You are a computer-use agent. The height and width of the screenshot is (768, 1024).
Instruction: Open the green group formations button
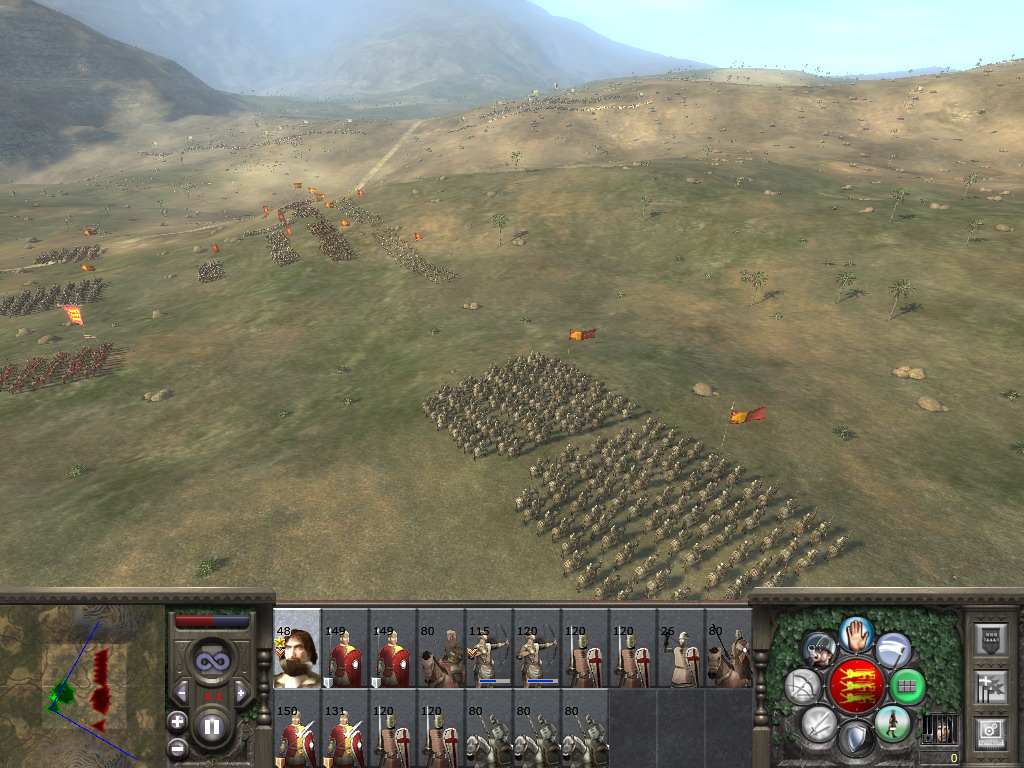[907, 686]
